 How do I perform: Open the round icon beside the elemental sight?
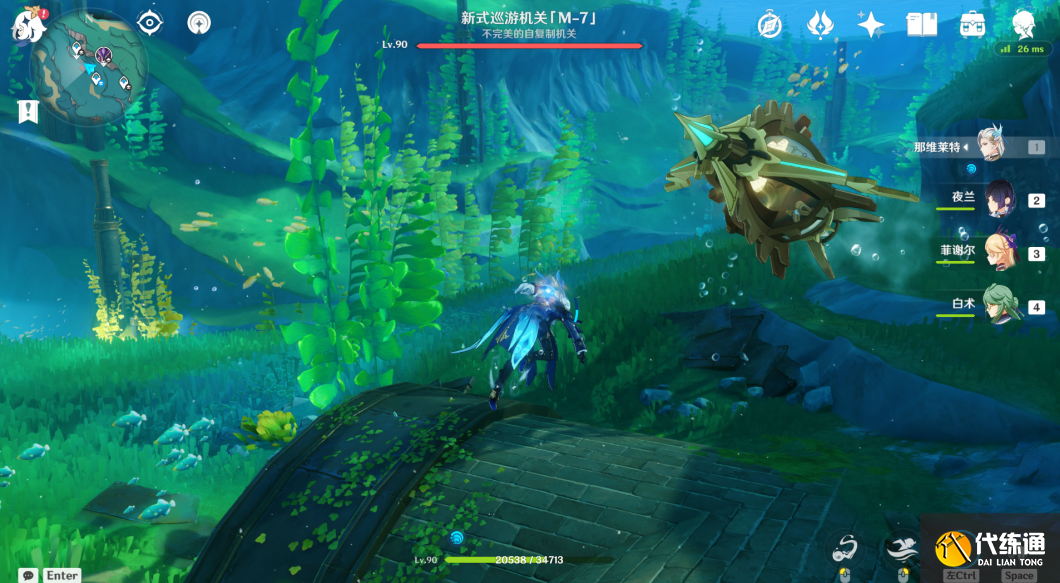point(200,22)
